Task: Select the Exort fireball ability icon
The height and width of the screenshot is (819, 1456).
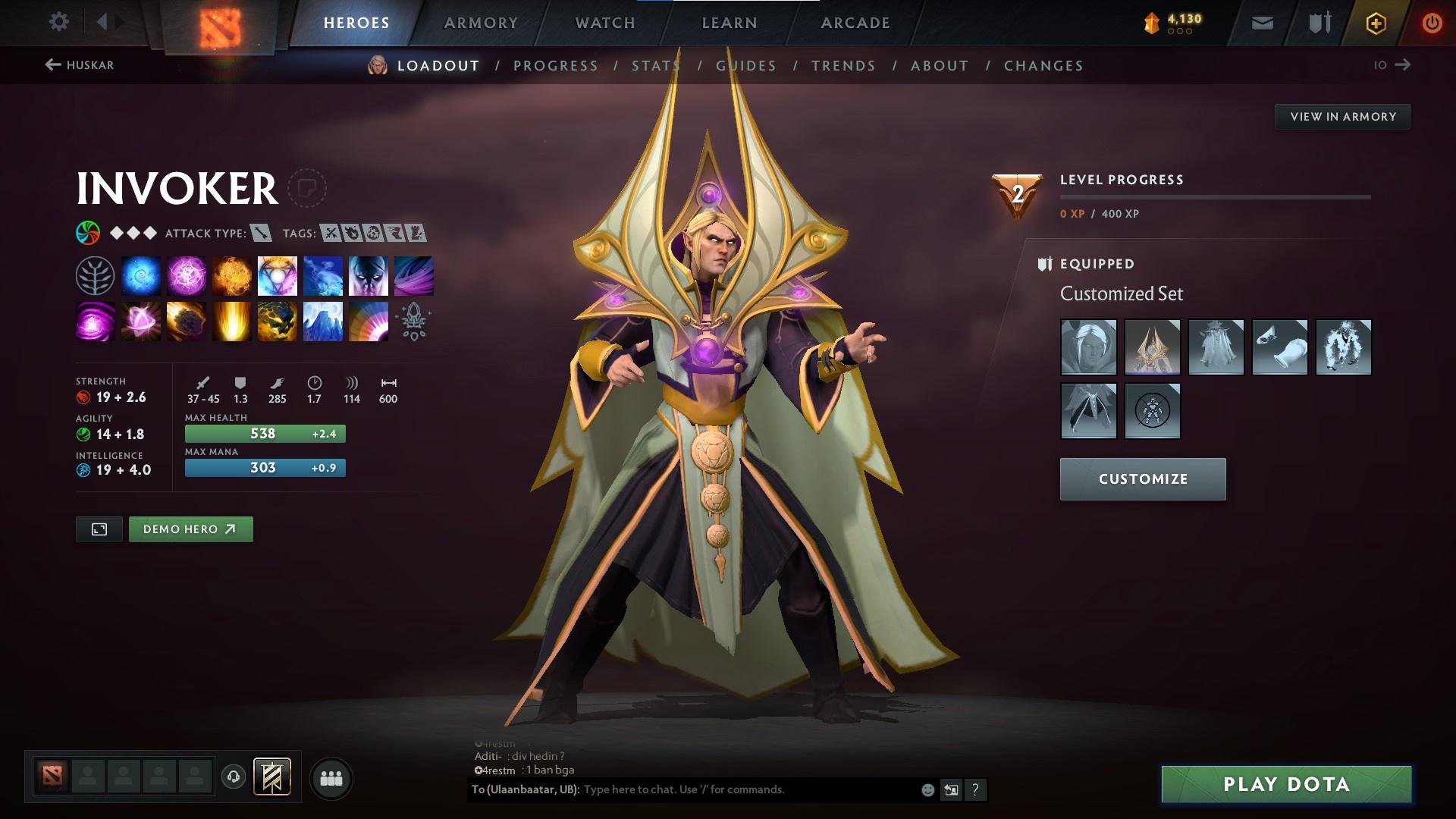Action: click(x=232, y=275)
